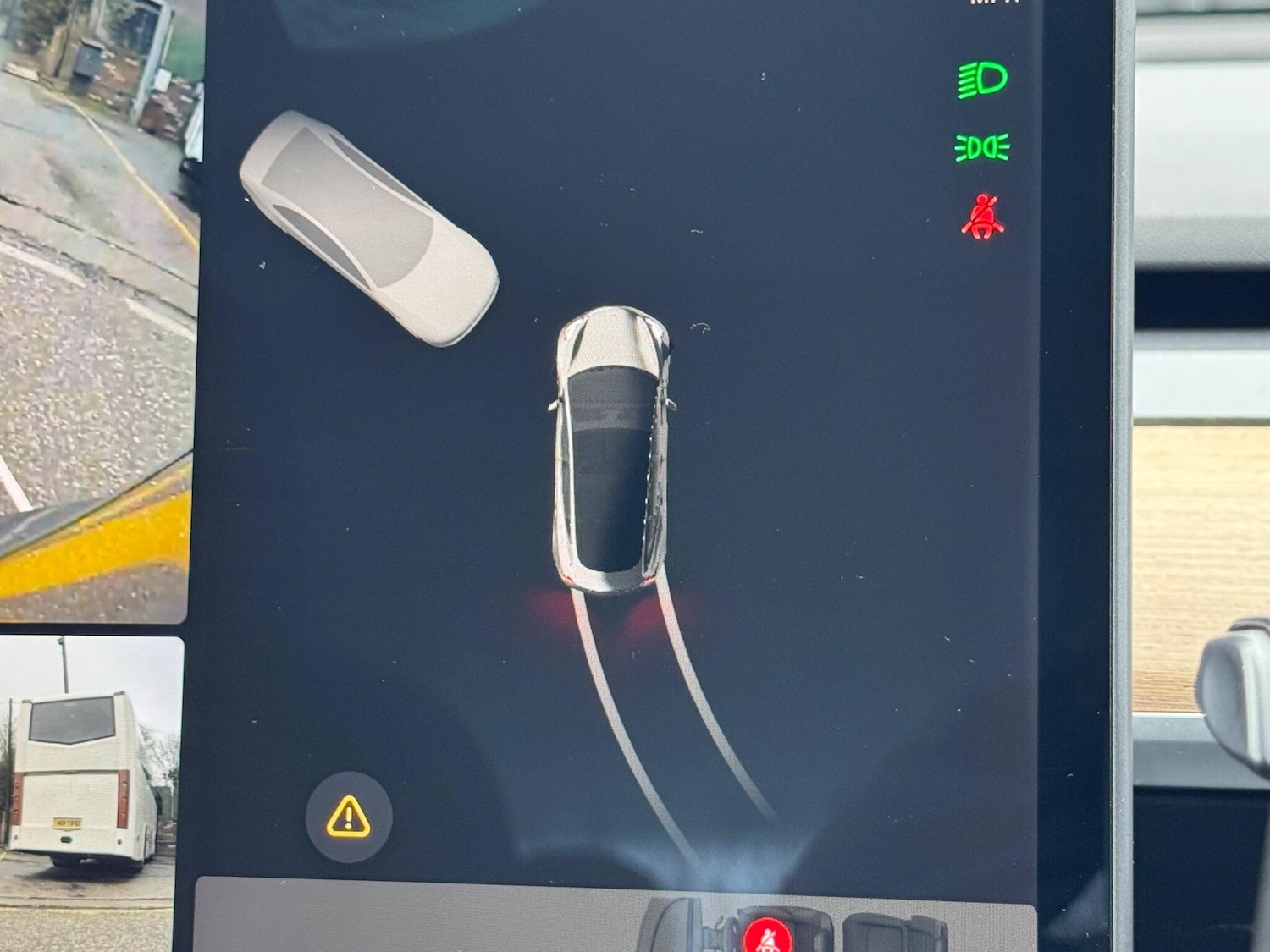
Task: Toggle the high beams via the headlight indicator
Action: pyautogui.click(x=982, y=80)
